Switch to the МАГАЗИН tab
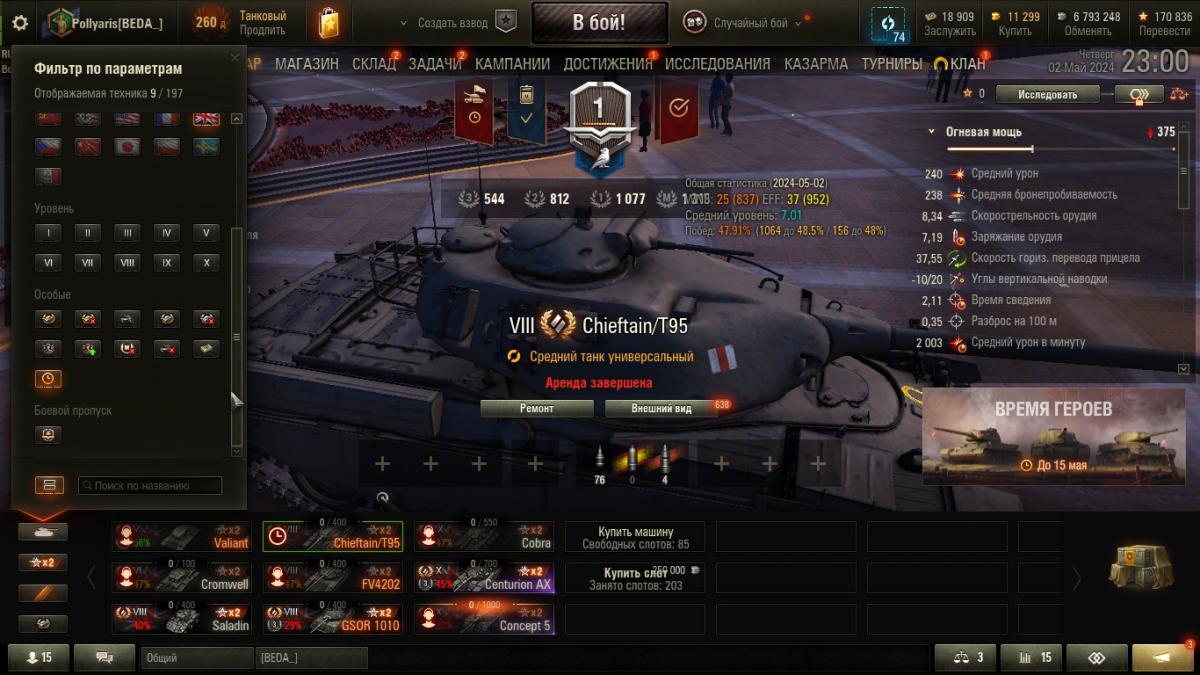Image resolution: width=1200 pixels, height=675 pixels. coord(307,64)
